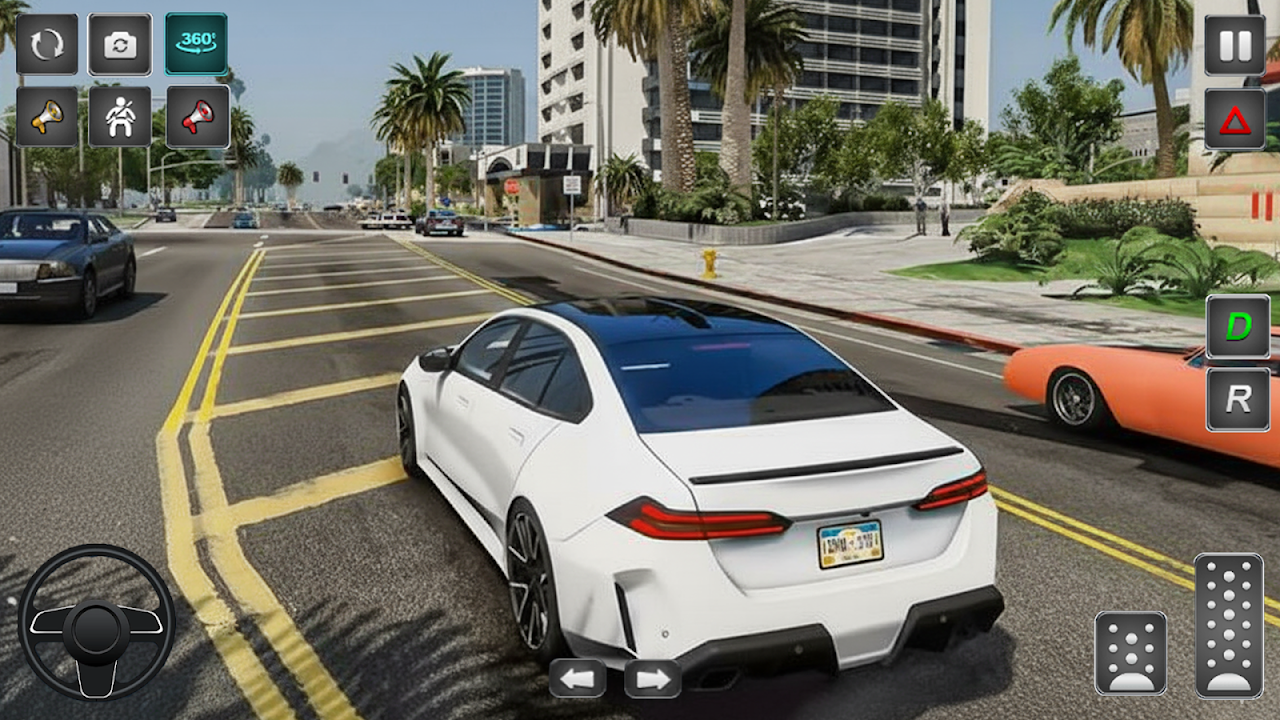Screen dimensions: 1280x720
Task: Activate the right turn arrow
Action: tap(653, 679)
